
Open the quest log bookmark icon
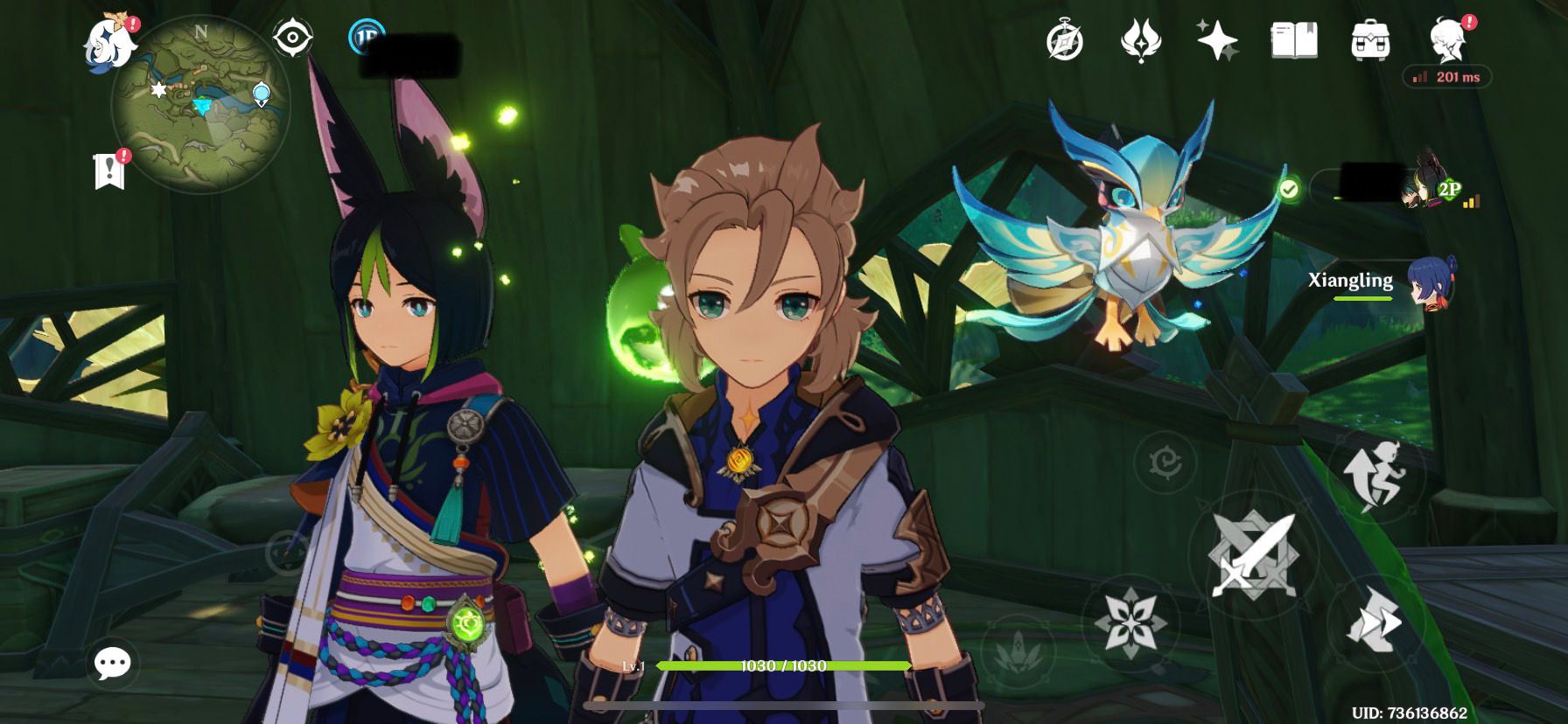(110, 170)
